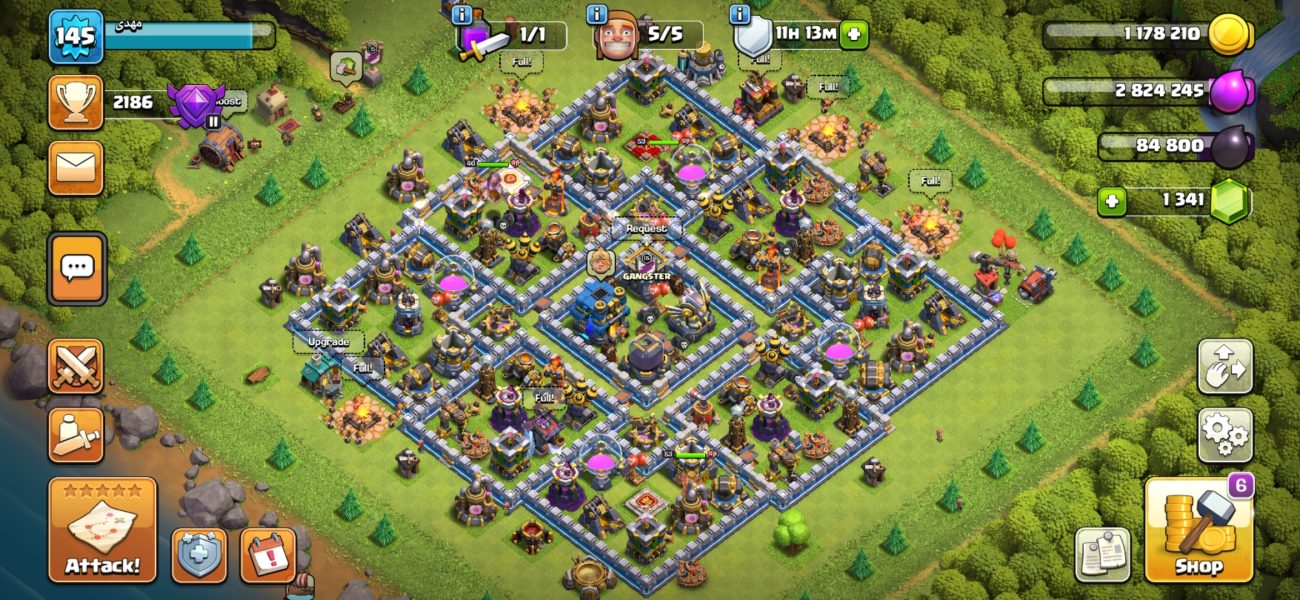The image size is (1300, 600).
Task: Open the sword-and-arm icon below crossed swords
Action: pyautogui.click(x=76, y=435)
